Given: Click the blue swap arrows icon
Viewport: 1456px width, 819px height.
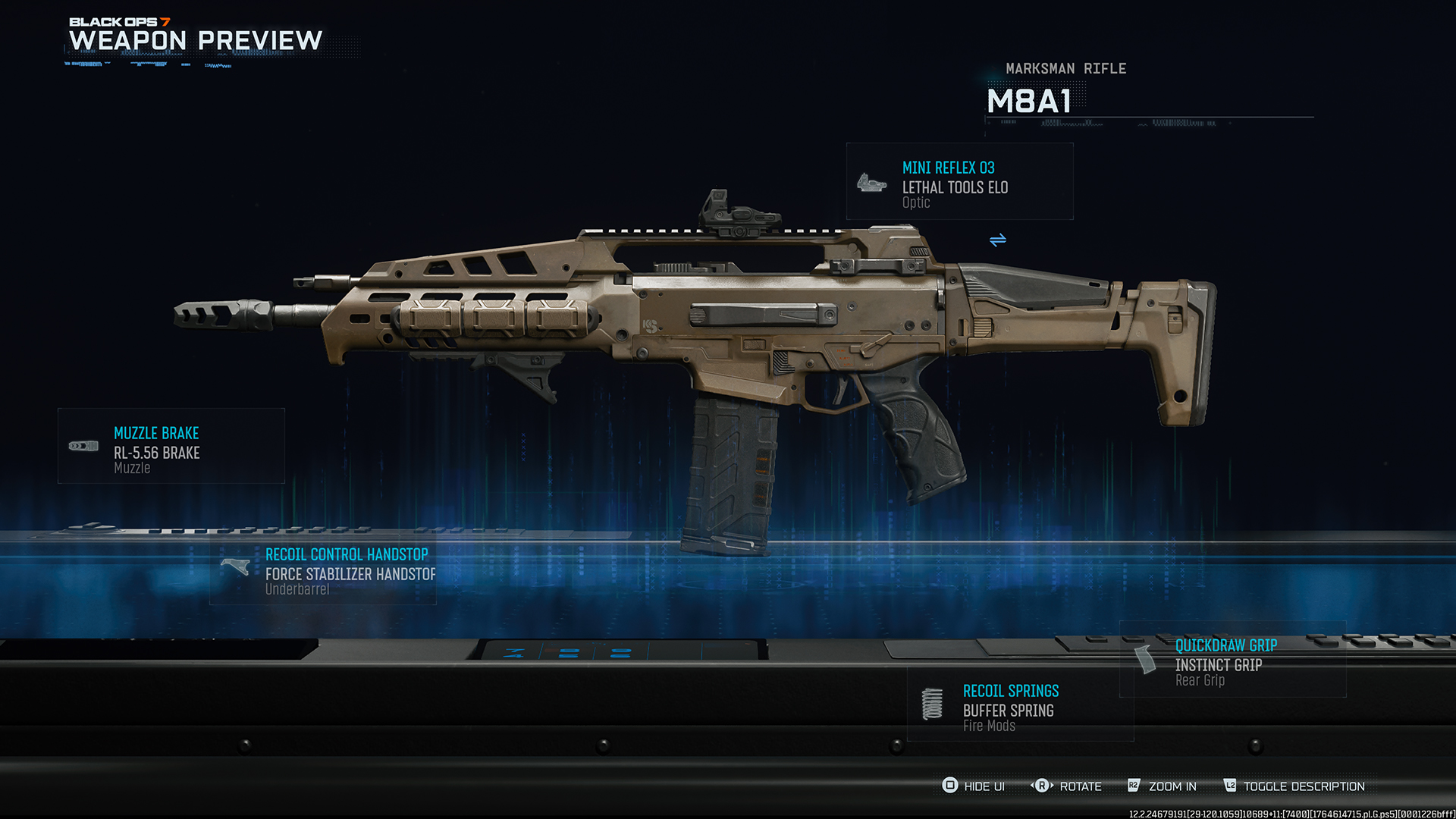Looking at the screenshot, I should click(x=998, y=240).
